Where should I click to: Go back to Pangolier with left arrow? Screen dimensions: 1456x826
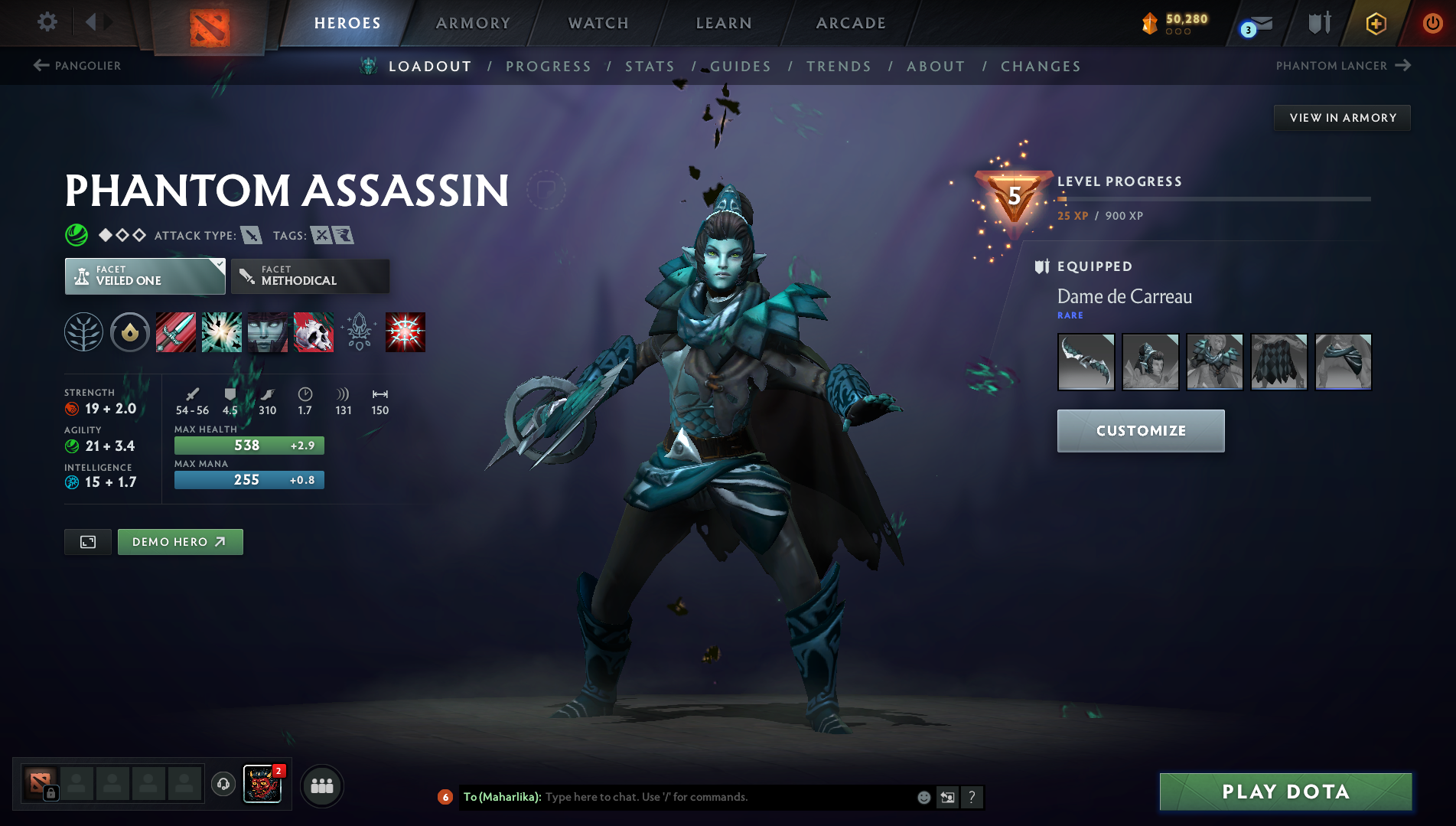click(40, 65)
